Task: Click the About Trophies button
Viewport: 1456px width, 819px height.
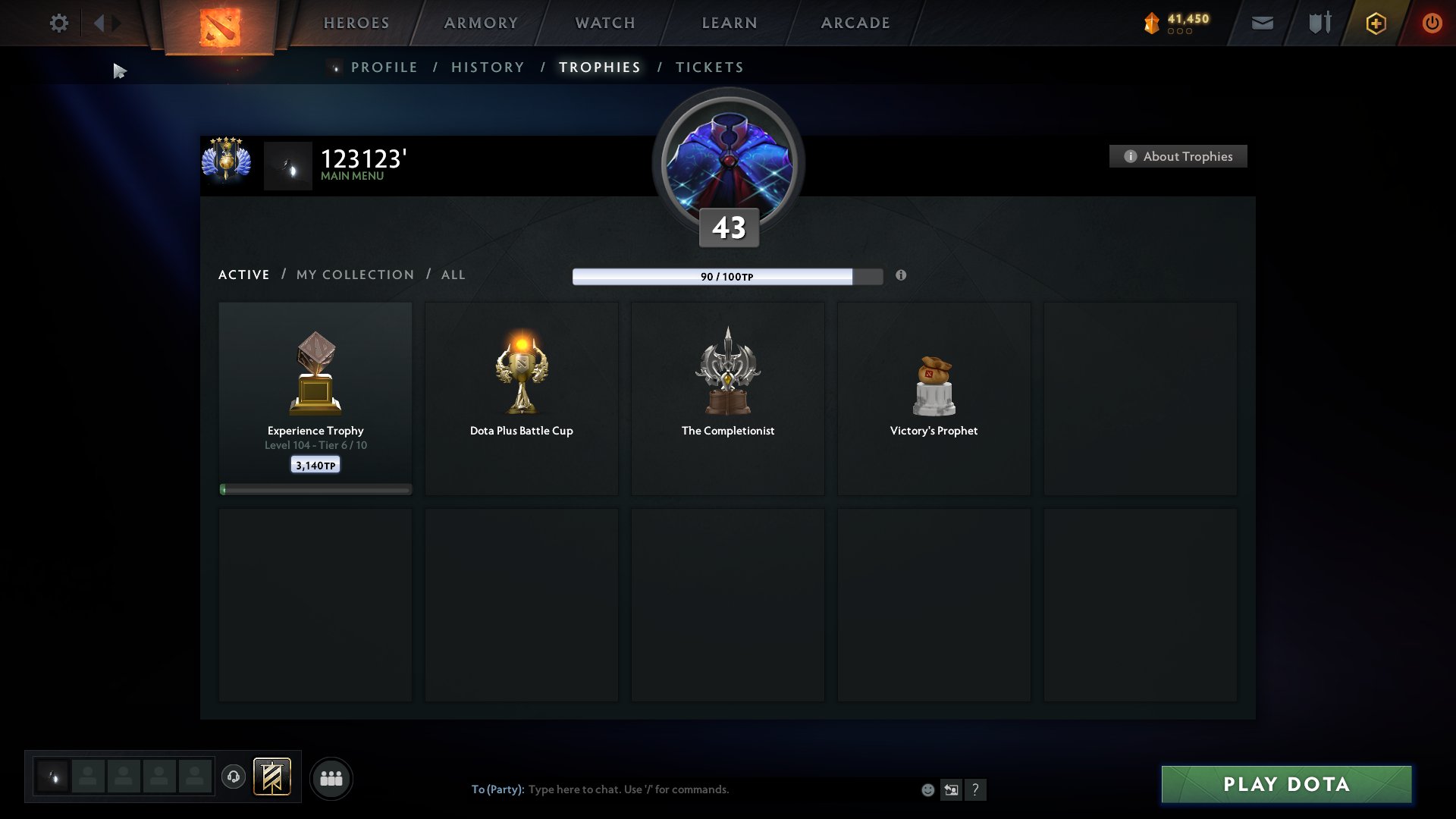Action: (x=1178, y=156)
